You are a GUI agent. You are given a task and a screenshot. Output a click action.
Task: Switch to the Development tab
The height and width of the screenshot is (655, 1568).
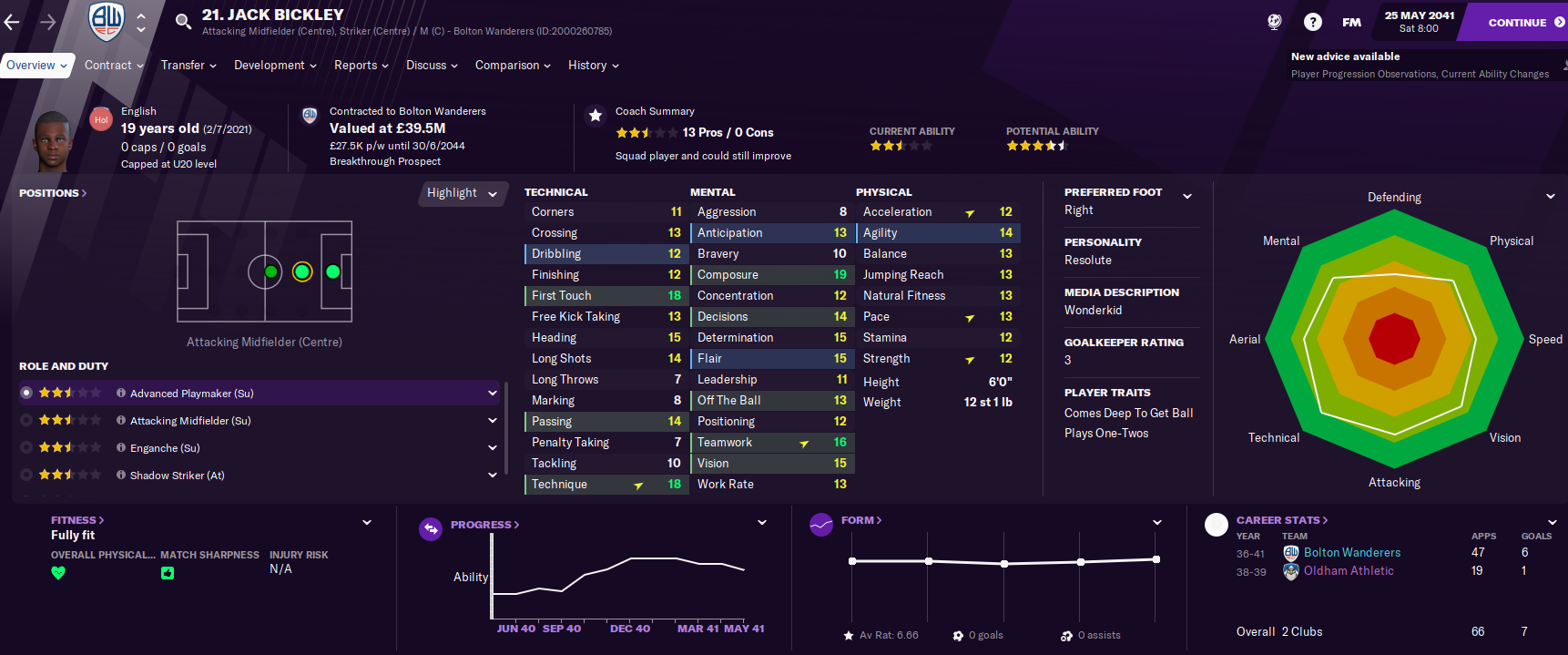pos(275,66)
